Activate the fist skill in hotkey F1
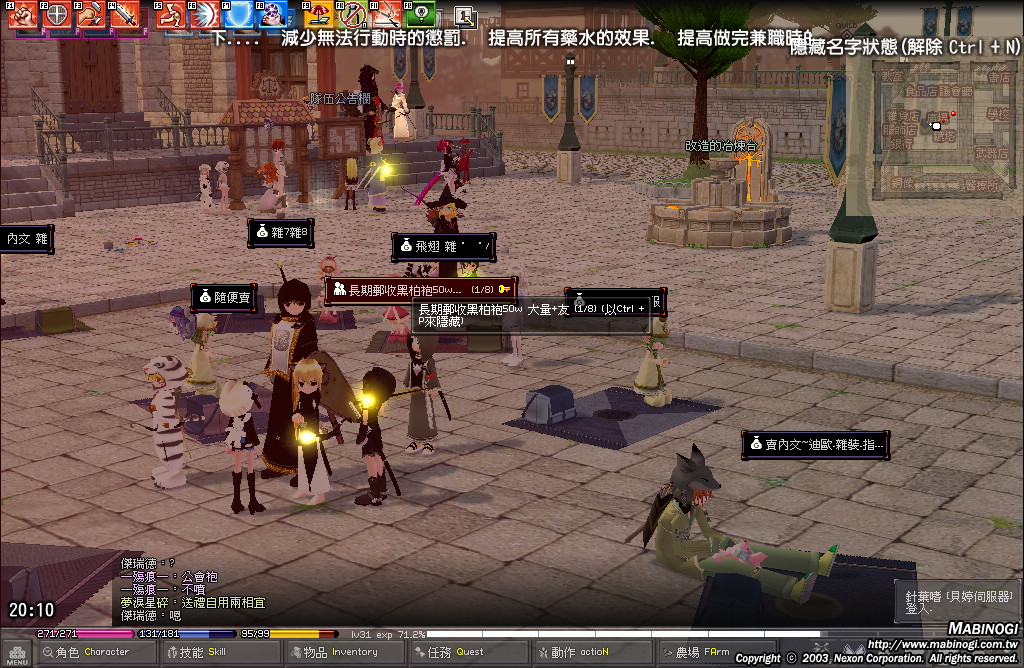 [23, 15]
